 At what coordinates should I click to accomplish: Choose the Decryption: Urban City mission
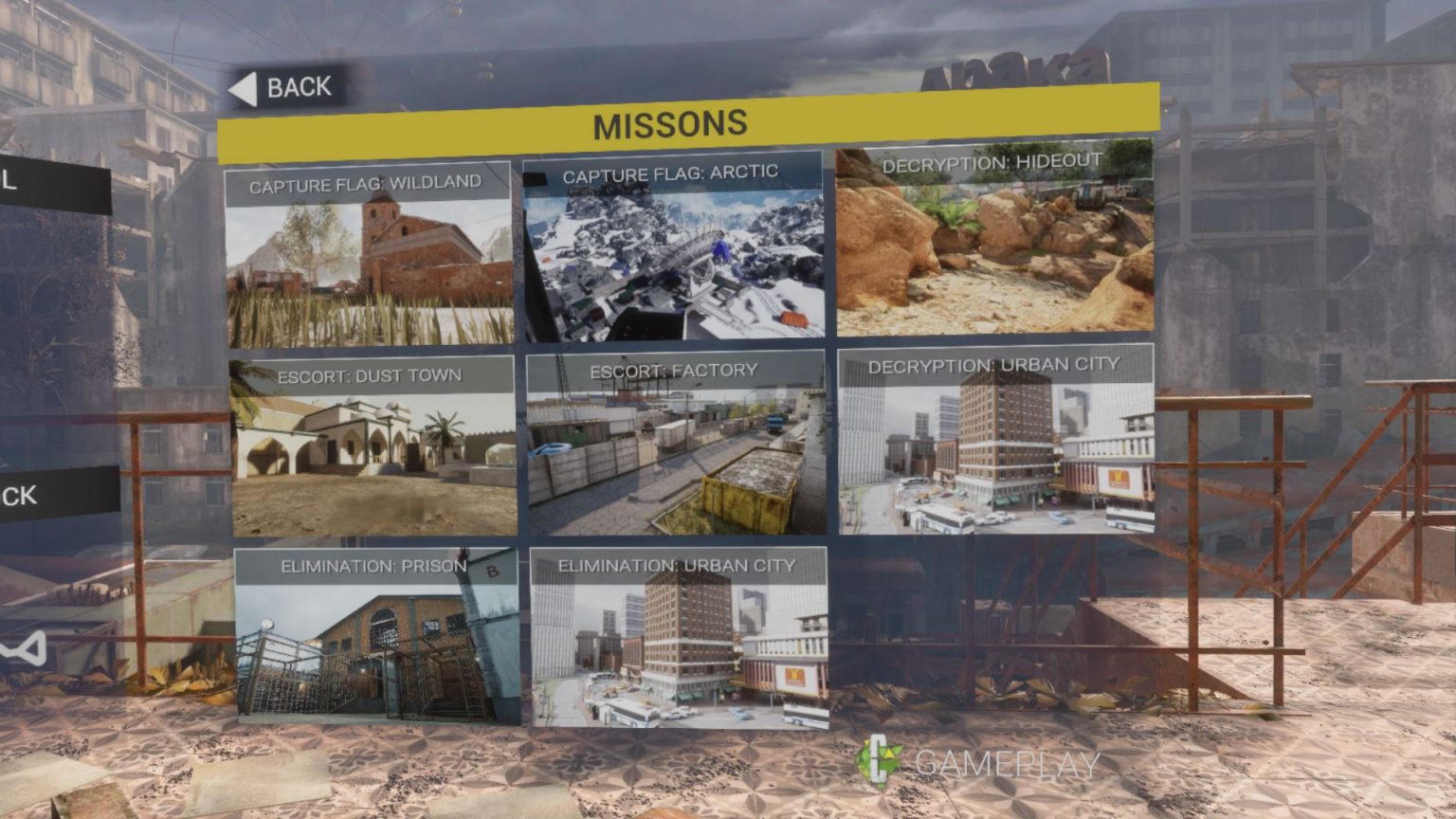click(995, 440)
